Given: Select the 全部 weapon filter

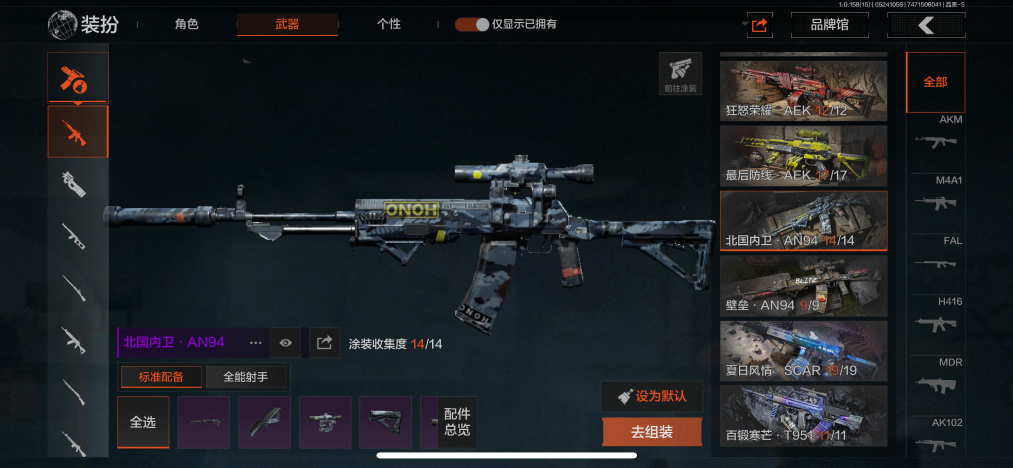Looking at the screenshot, I should 935,83.
